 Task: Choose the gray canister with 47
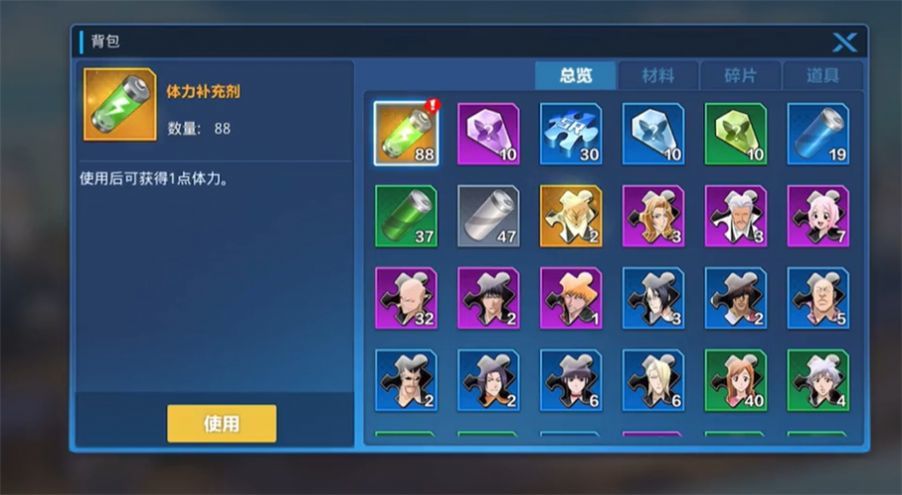coord(488,215)
